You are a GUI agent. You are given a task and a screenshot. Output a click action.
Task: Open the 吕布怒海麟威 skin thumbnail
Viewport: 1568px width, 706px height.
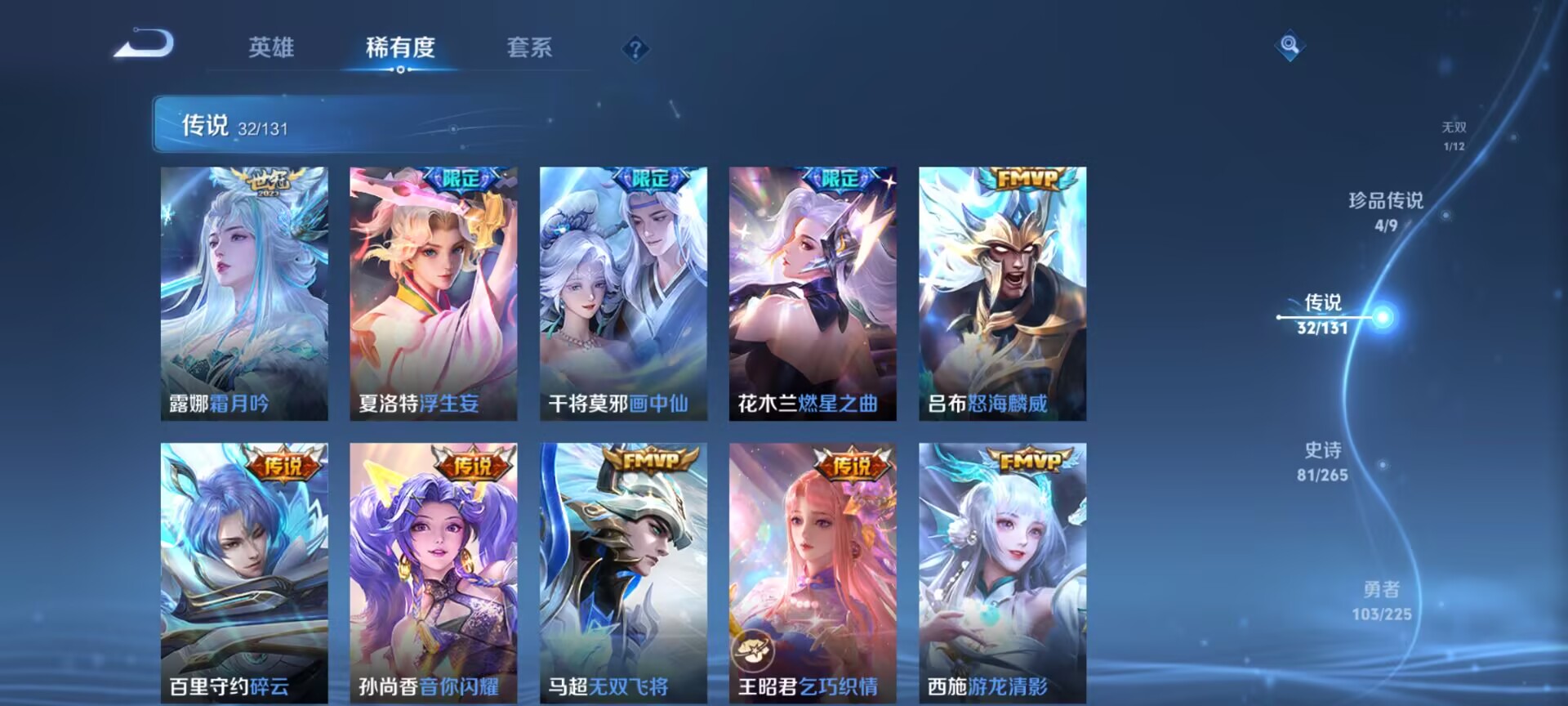click(1002, 290)
